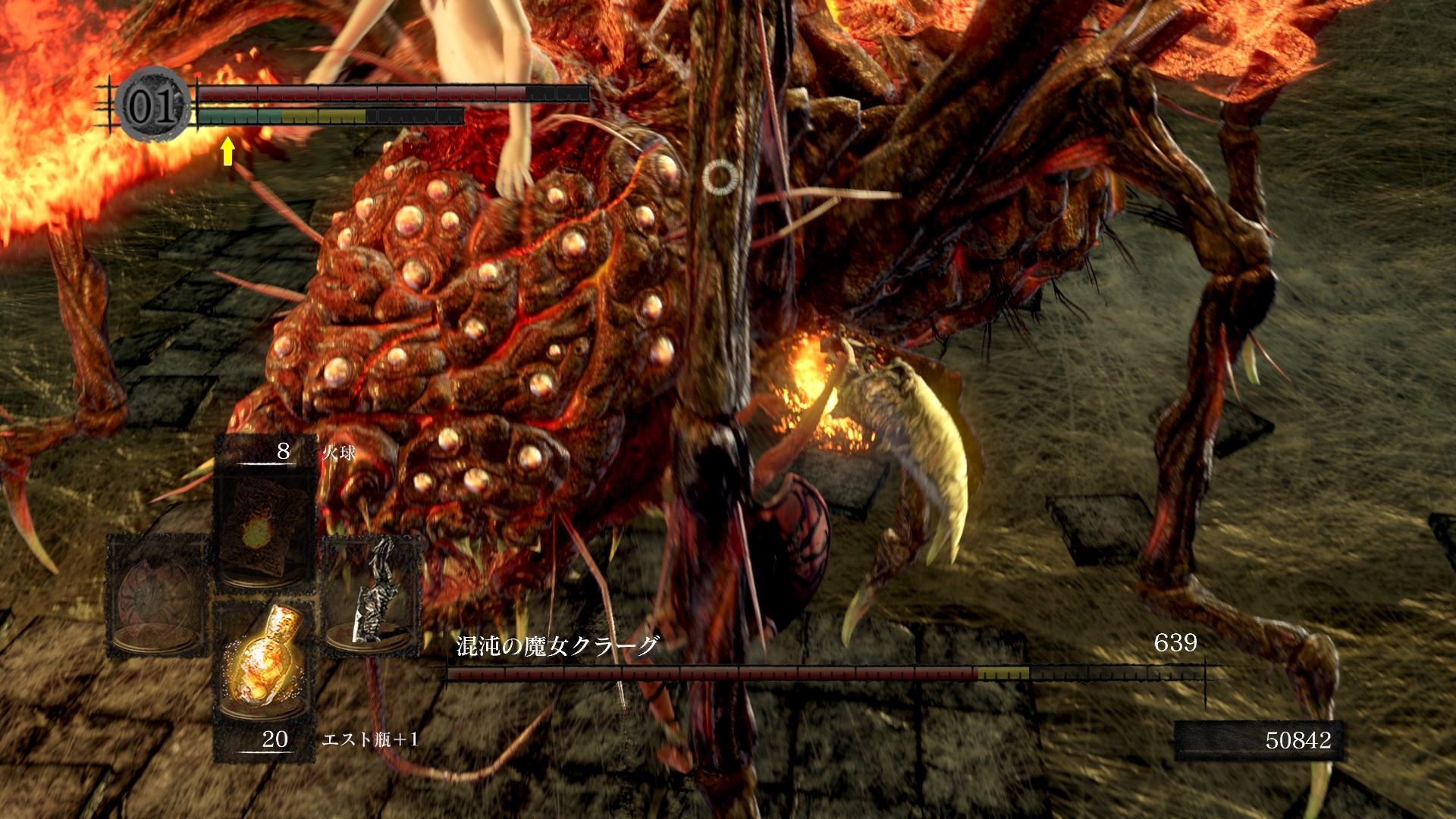Choose the right-hand weapon slot
The width and height of the screenshot is (1456, 819).
pyautogui.click(x=372, y=596)
